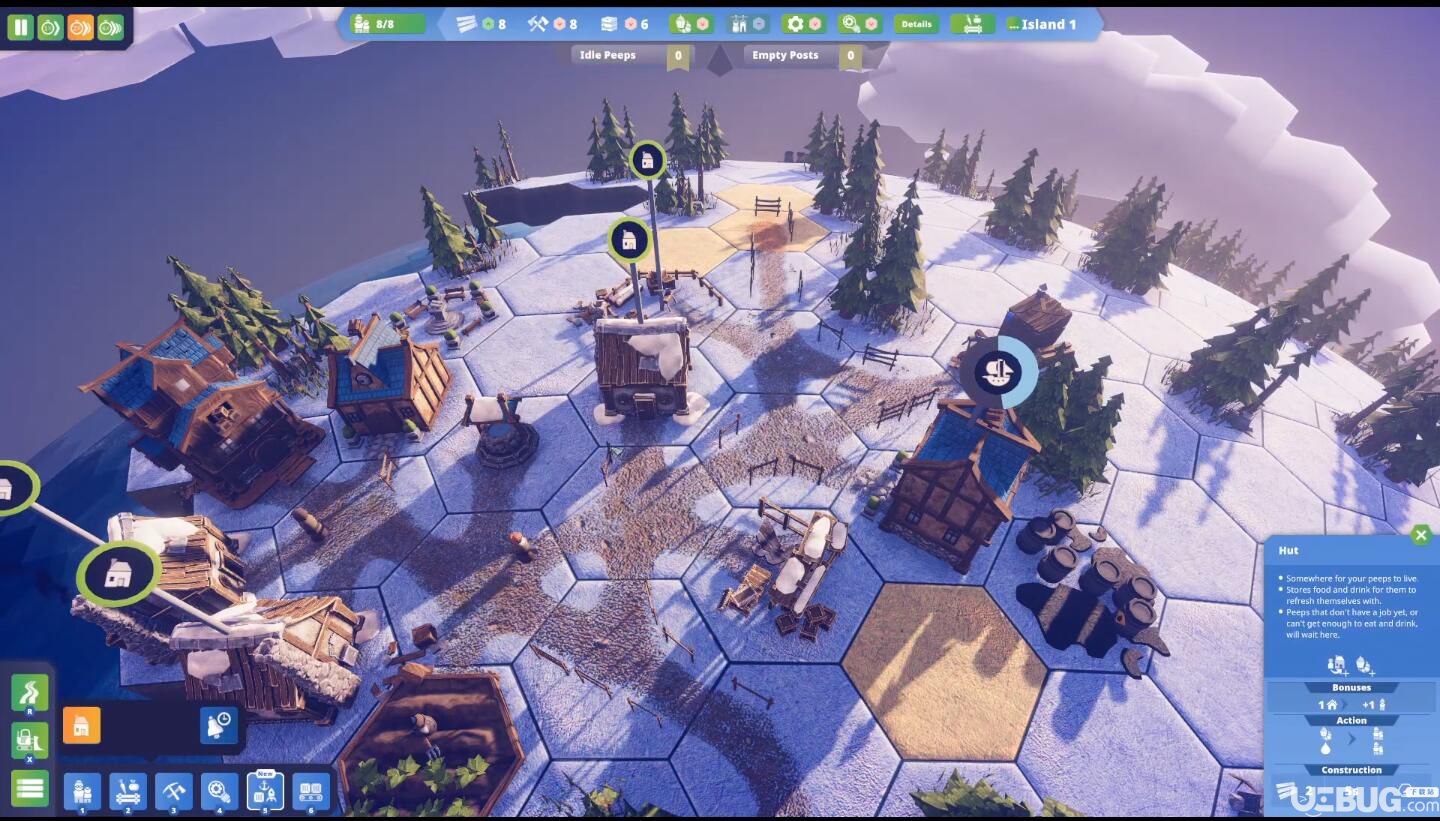1440x821 pixels.
Task: Set game speed to fastest
Action: [x=110, y=27]
